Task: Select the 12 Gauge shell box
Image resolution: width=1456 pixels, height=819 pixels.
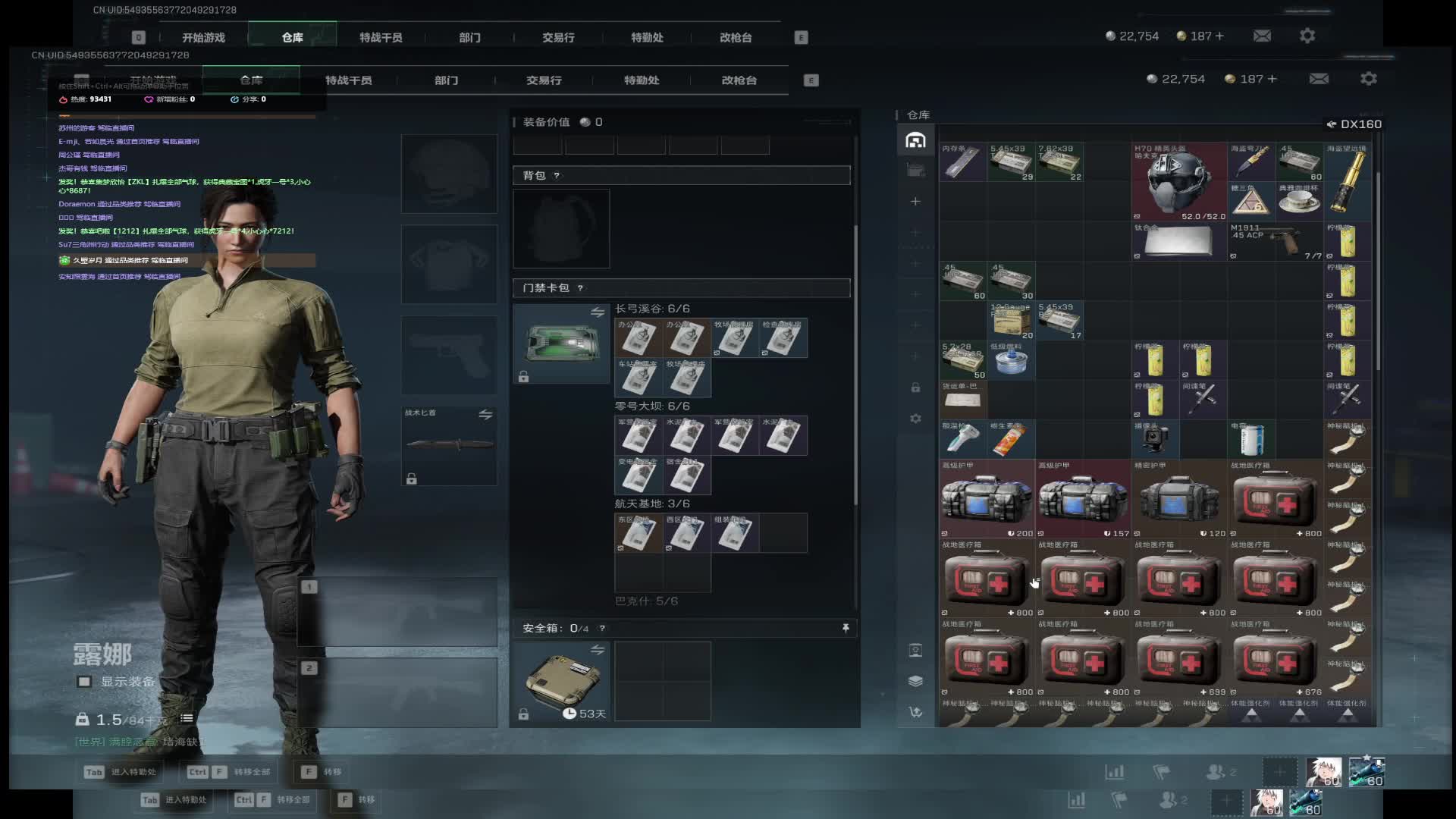Action: (x=1011, y=321)
